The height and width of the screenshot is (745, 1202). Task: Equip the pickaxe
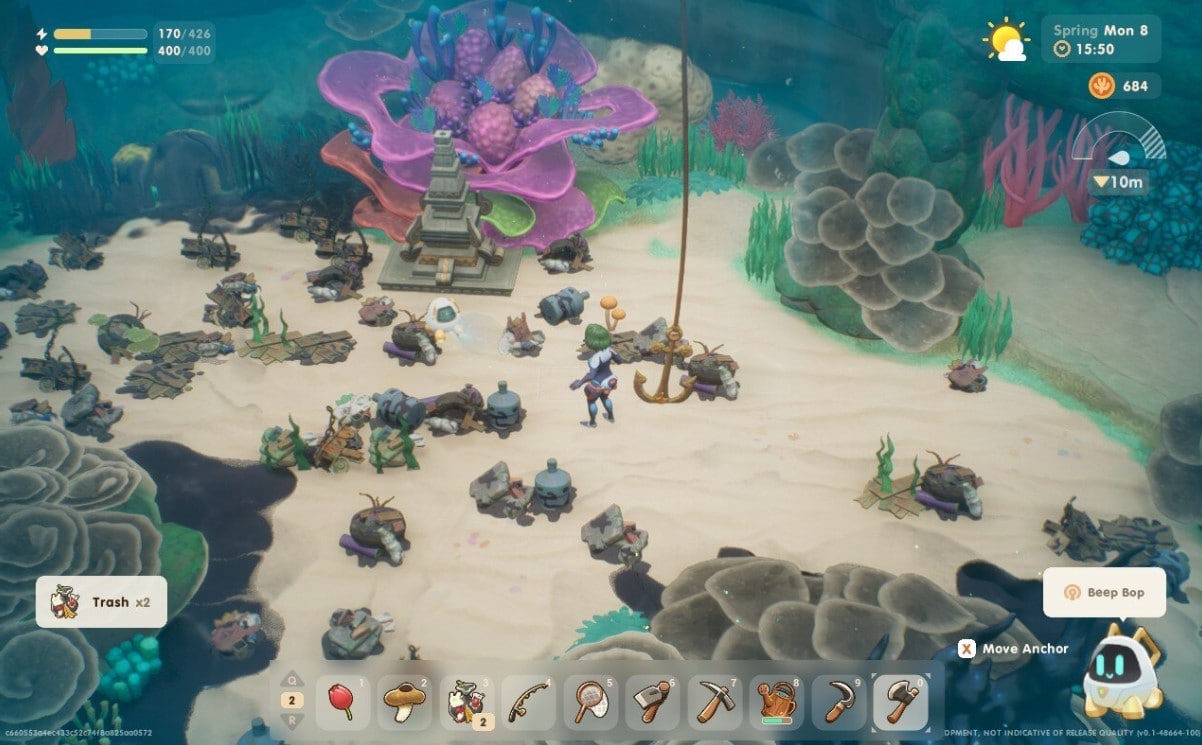coord(715,702)
